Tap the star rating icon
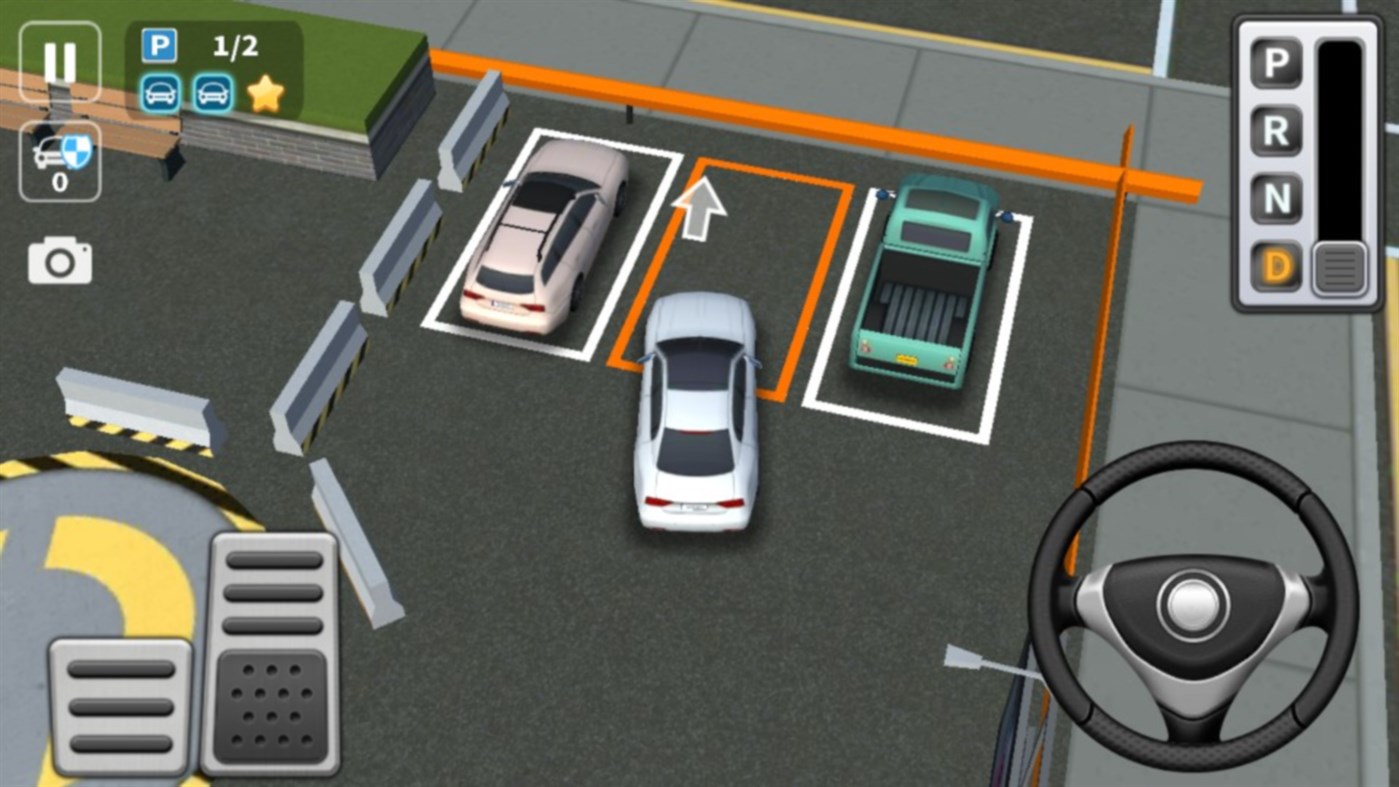The image size is (1399, 787). pyautogui.click(x=266, y=93)
